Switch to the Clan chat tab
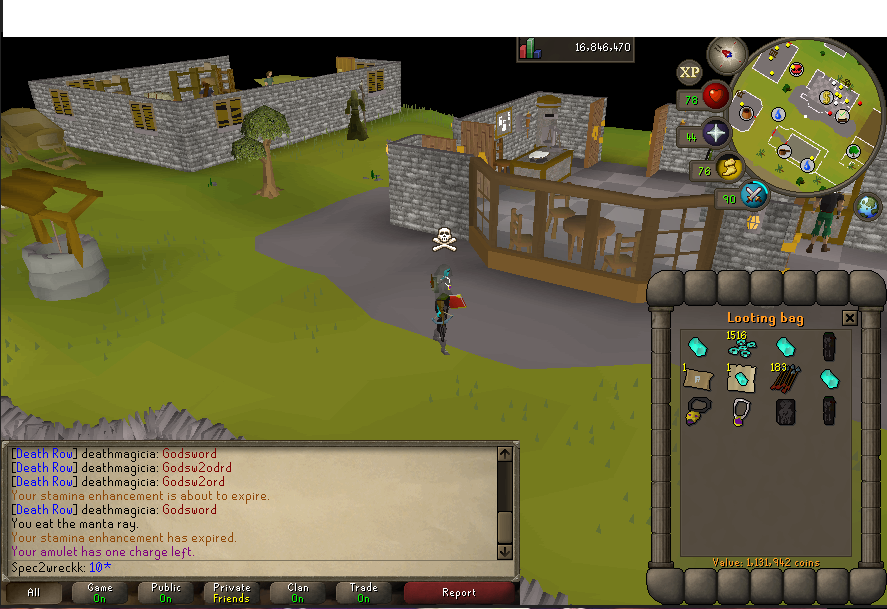Viewport: 887px width, 609px height. pyautogui.click(x=298, y=592)
